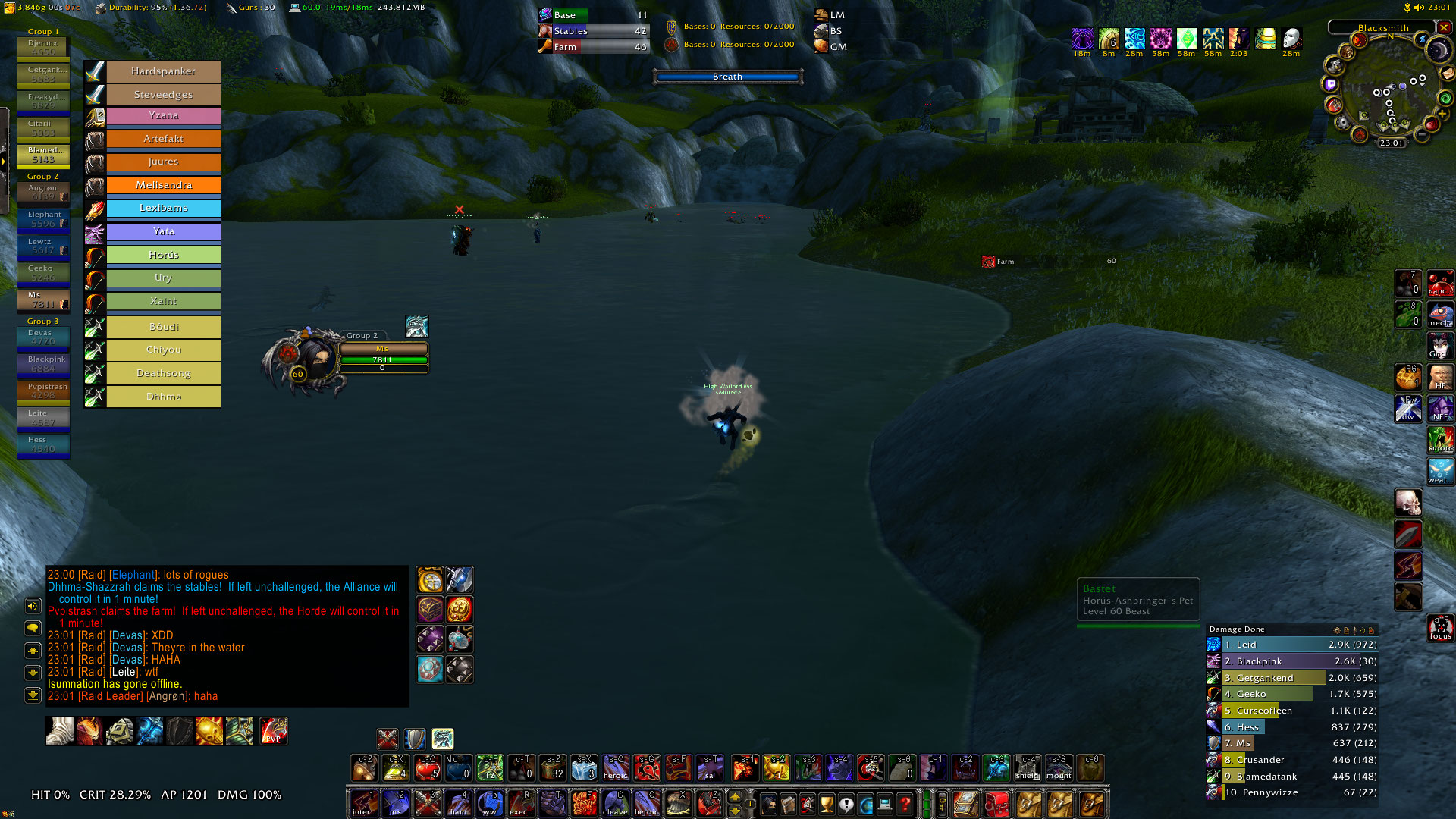
Task: Select the Stables objective row
Action: 593,31
